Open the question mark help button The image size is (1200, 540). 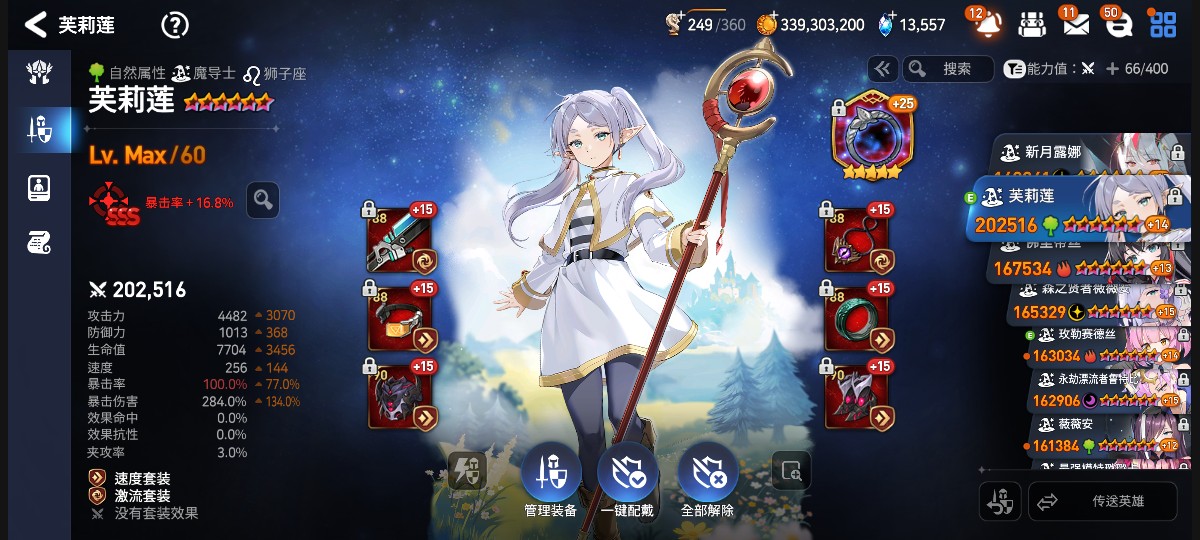click(174, 25)
